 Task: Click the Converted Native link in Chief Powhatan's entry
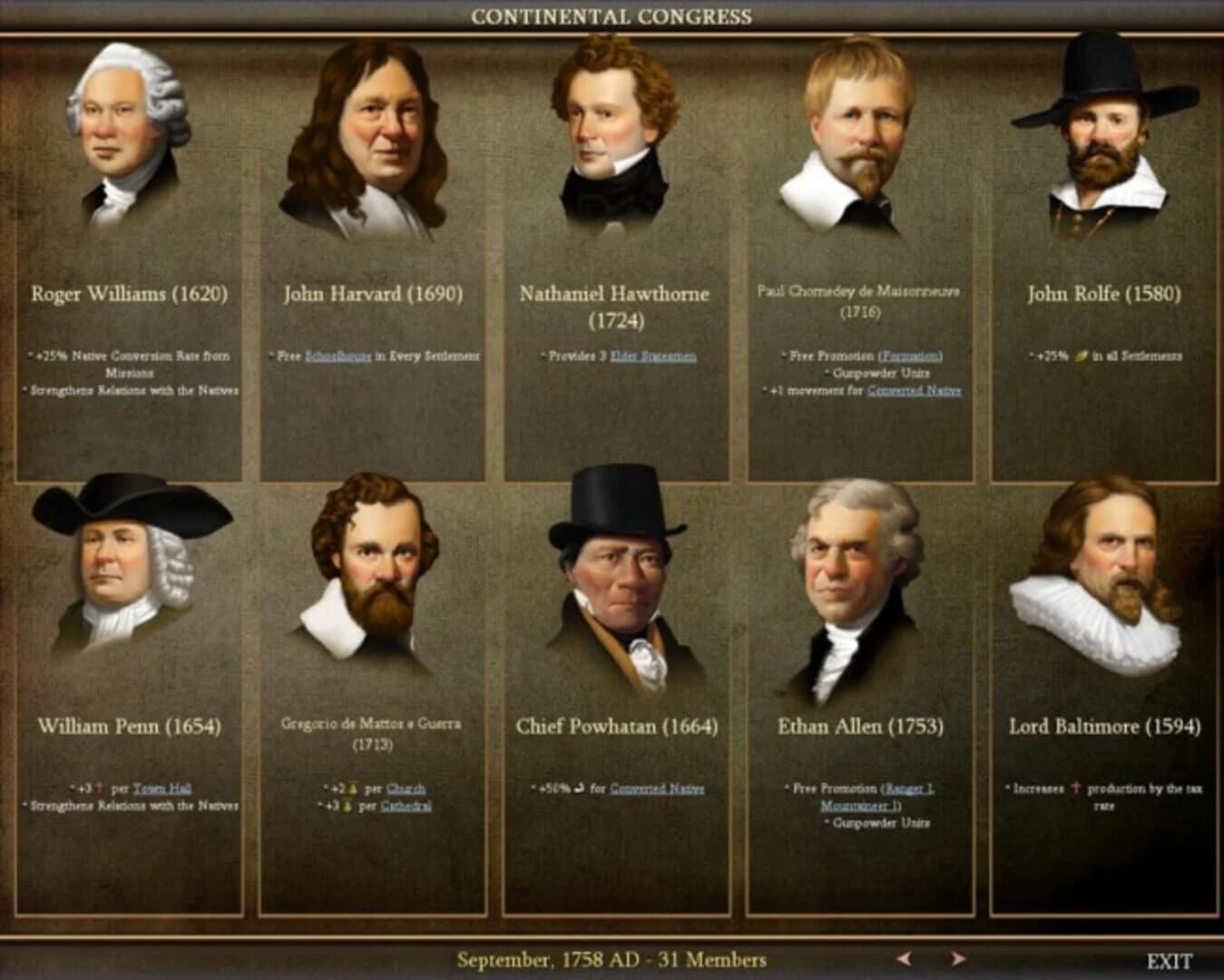coord(658,789)
